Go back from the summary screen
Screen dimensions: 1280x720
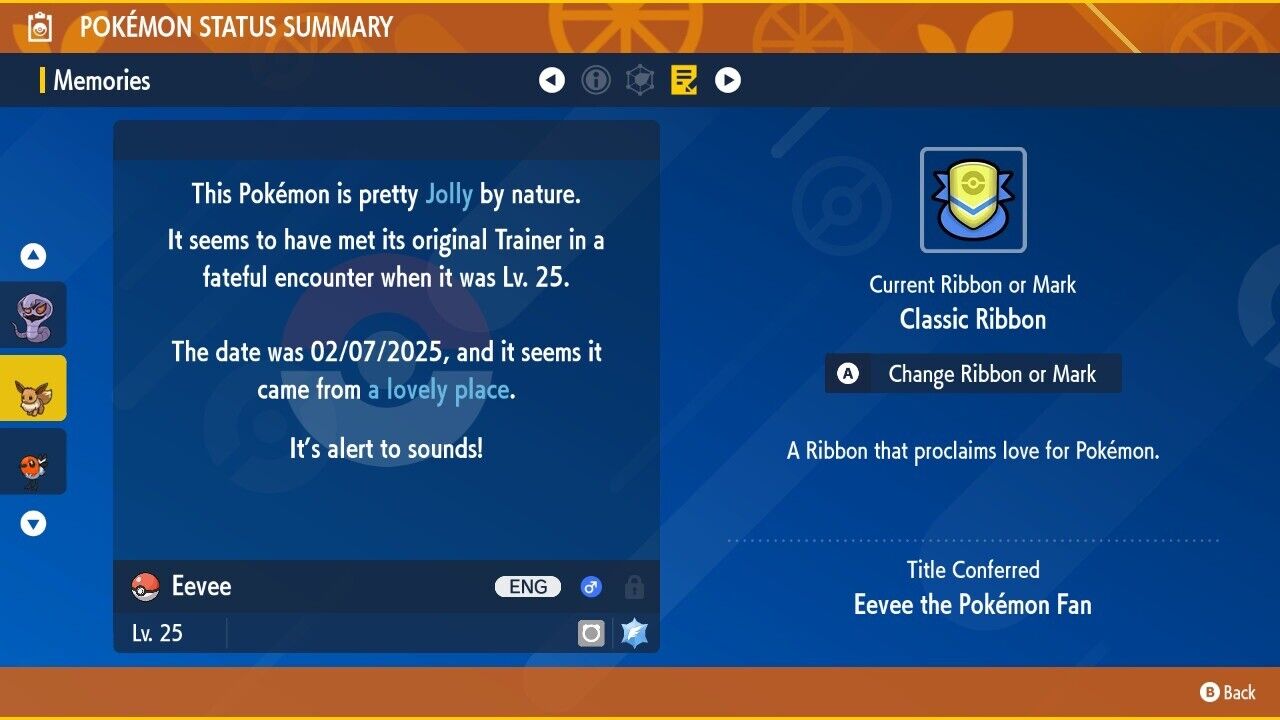click(1228, 692)
